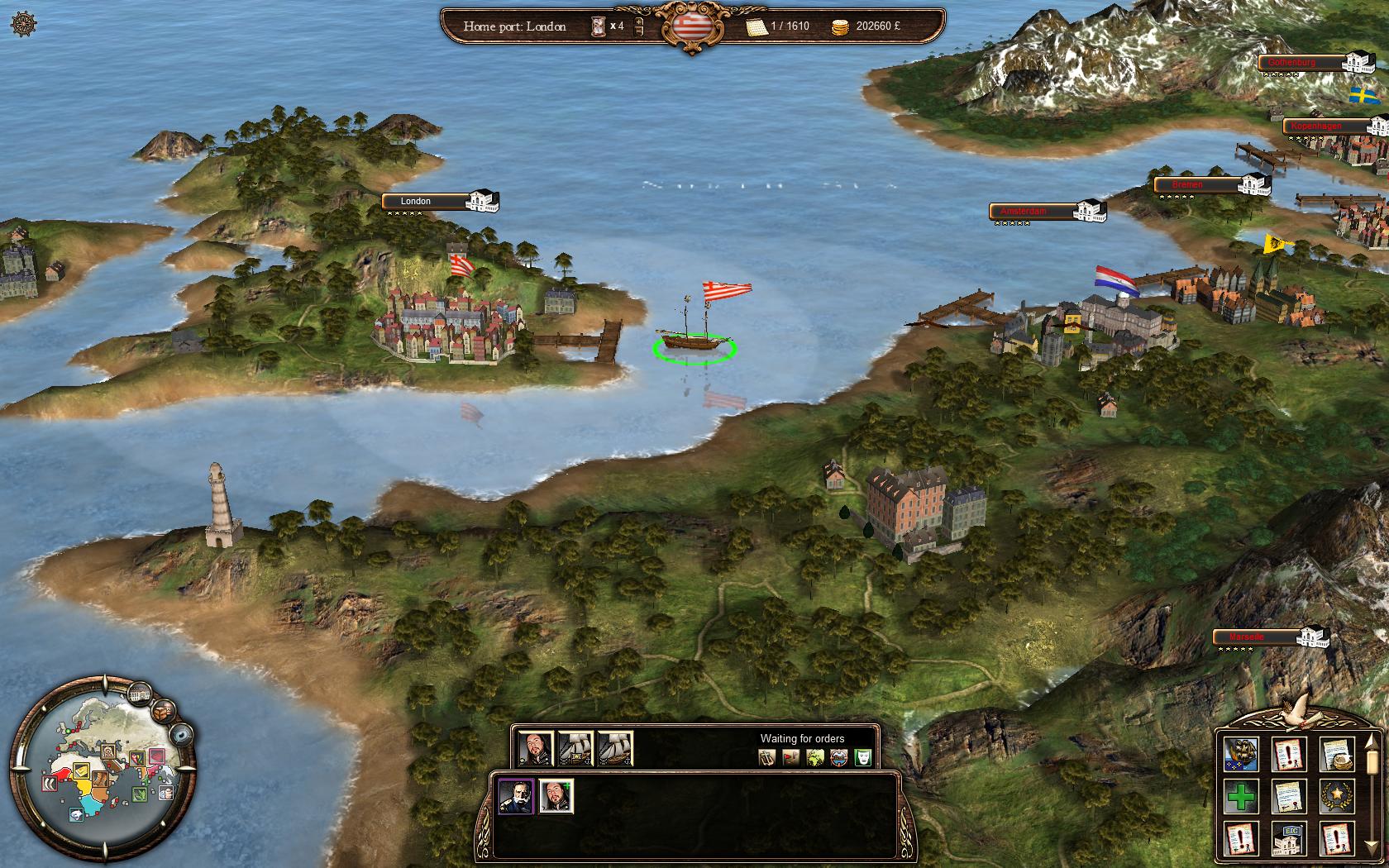Select the drop anchor order icon
This screenshot has height=868, width=1389.
[x=766, y=756]
